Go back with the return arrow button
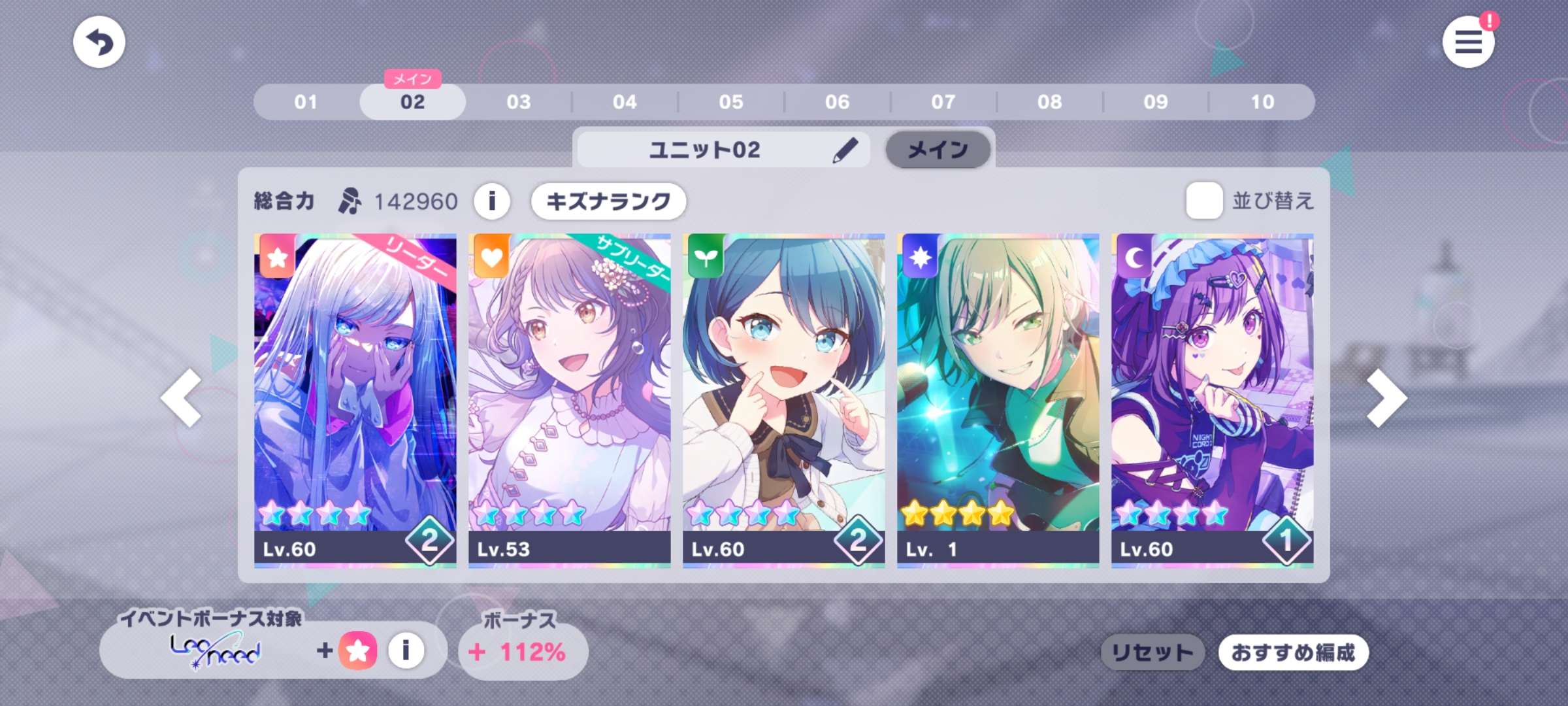Screen dimensions: 1568x706 99,42
